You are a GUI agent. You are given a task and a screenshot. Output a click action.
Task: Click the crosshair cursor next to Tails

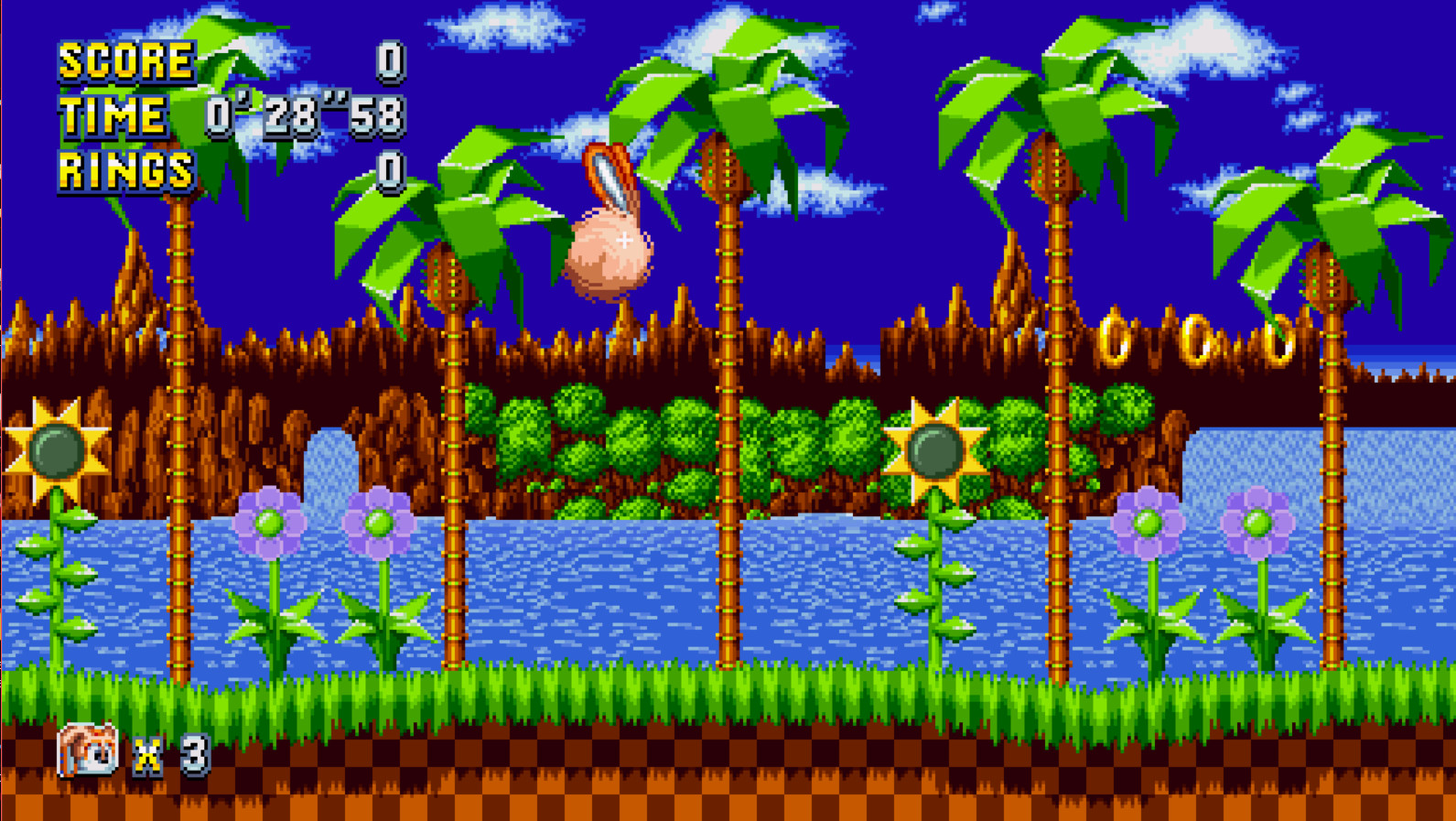point(623,241)
